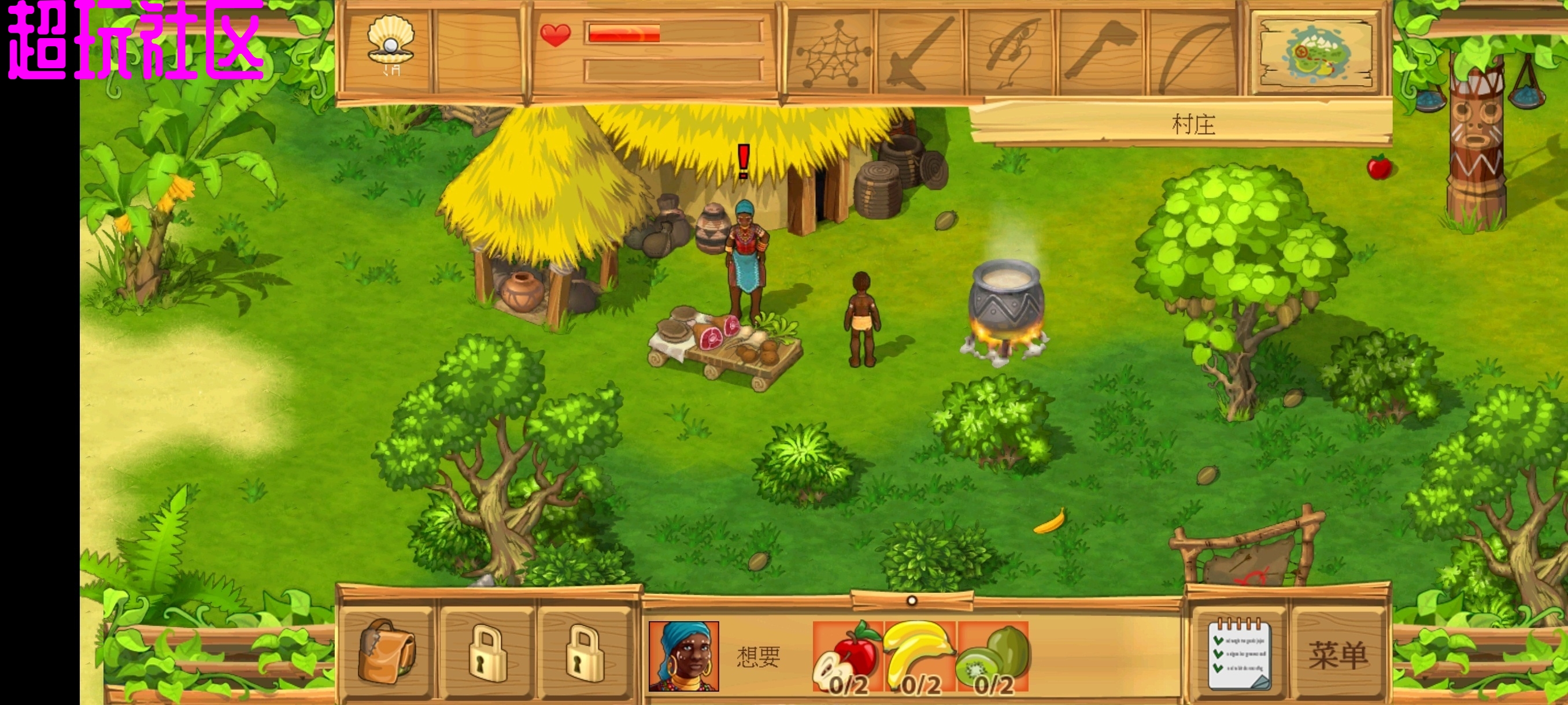Select the axe tool slot

point(1102,53)
